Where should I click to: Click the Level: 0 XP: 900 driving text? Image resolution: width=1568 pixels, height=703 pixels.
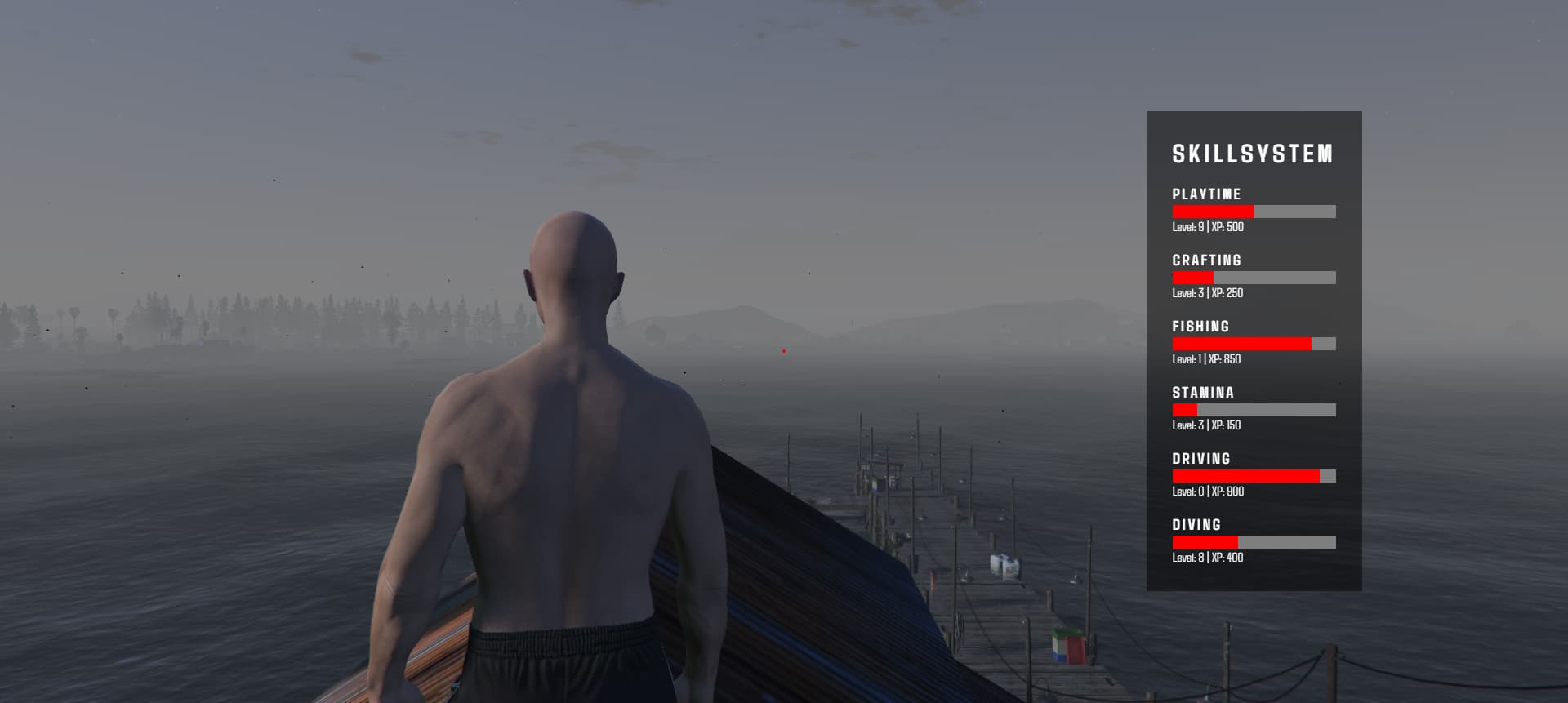pos(1207,492)
